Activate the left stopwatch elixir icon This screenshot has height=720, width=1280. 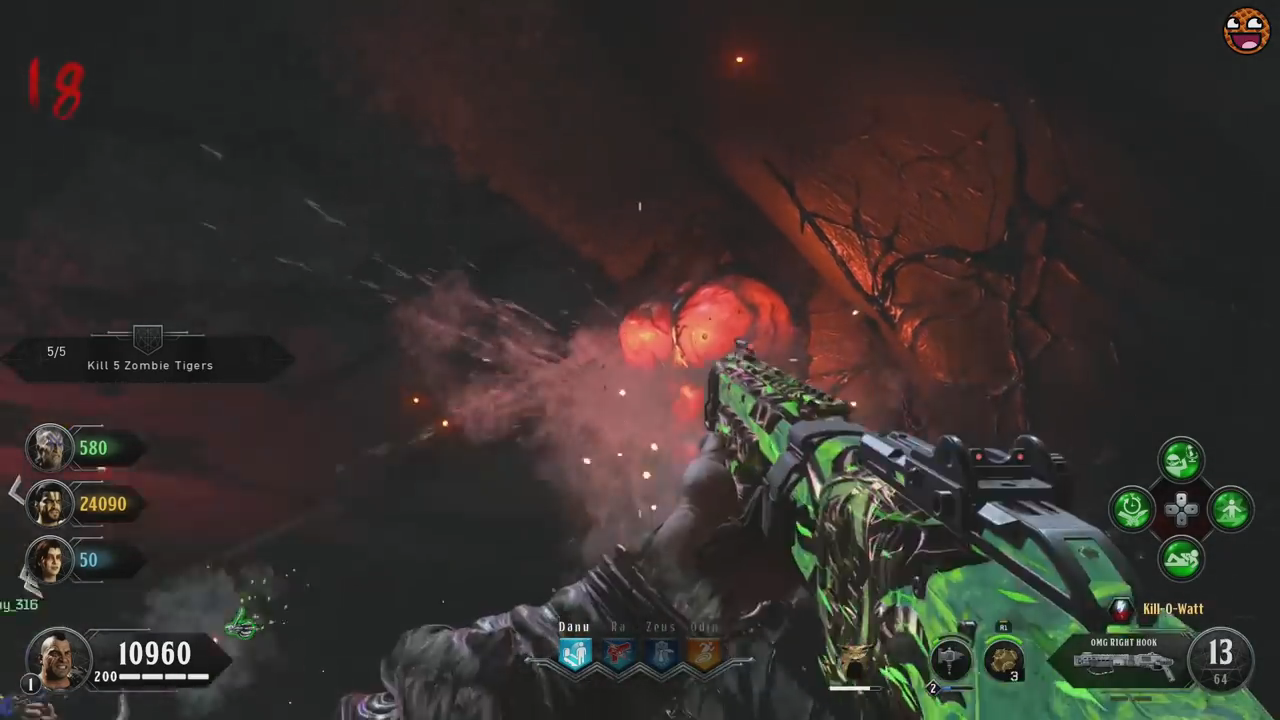click(x=1132, y=509)
